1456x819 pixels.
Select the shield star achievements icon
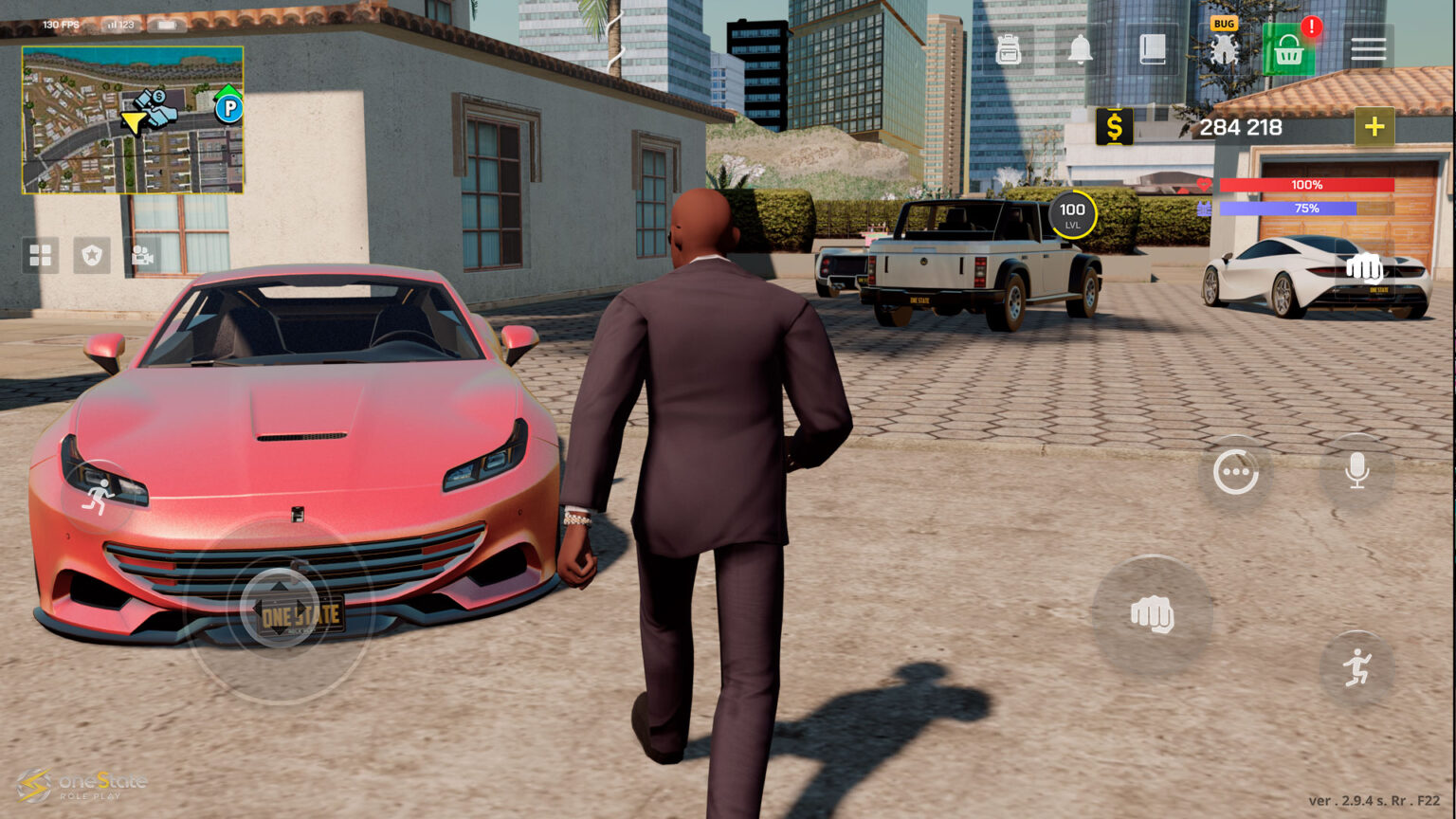[92, 255]
